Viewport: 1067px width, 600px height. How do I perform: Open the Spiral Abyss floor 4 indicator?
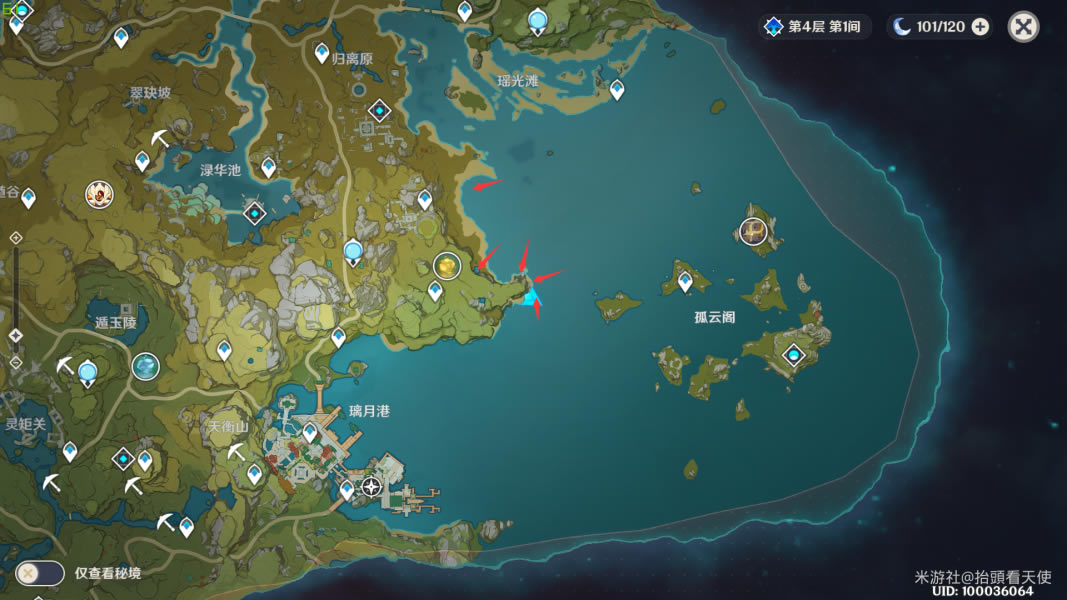813,27
